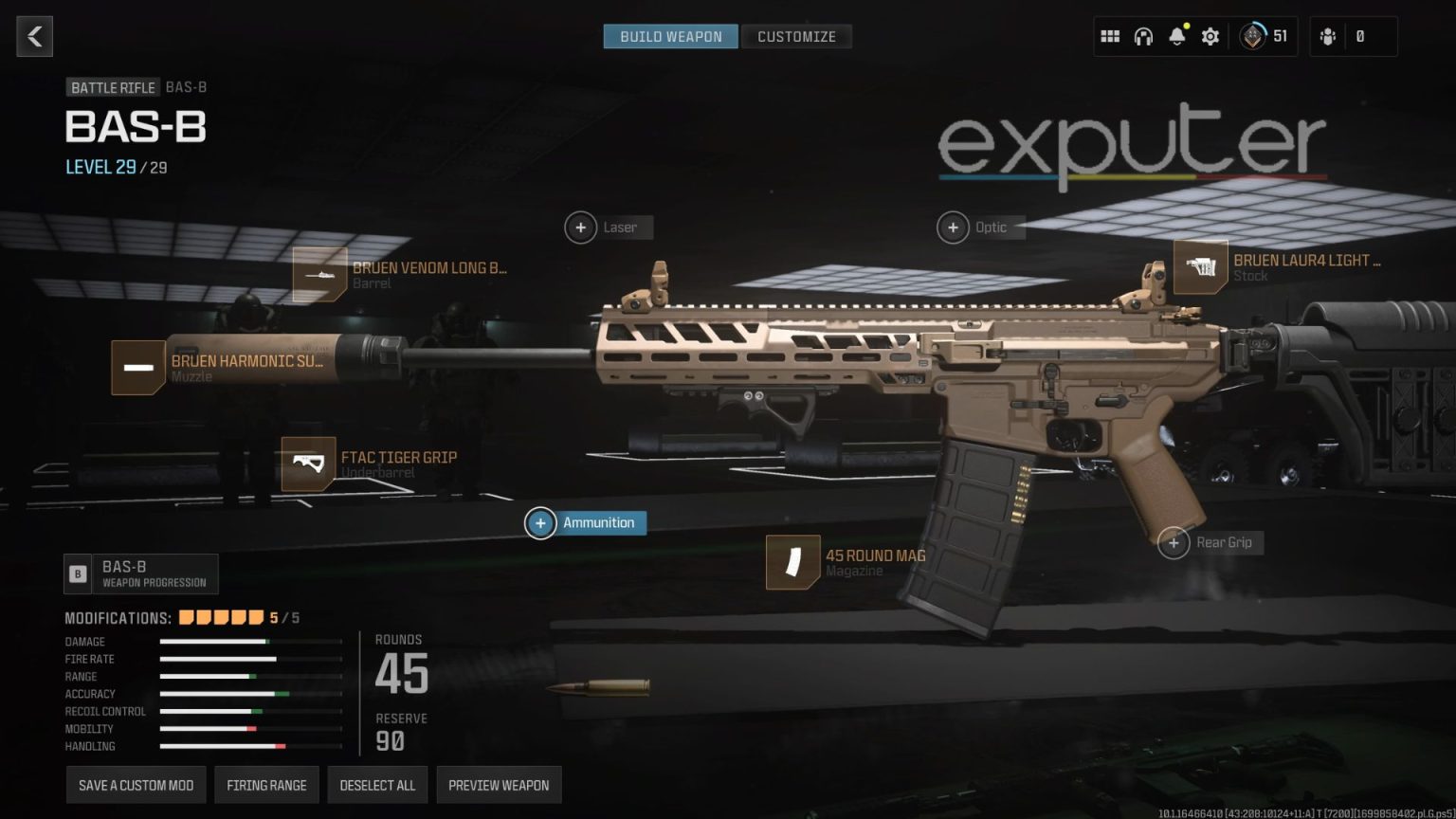Click the headset audio icon

coord(1143,35)
